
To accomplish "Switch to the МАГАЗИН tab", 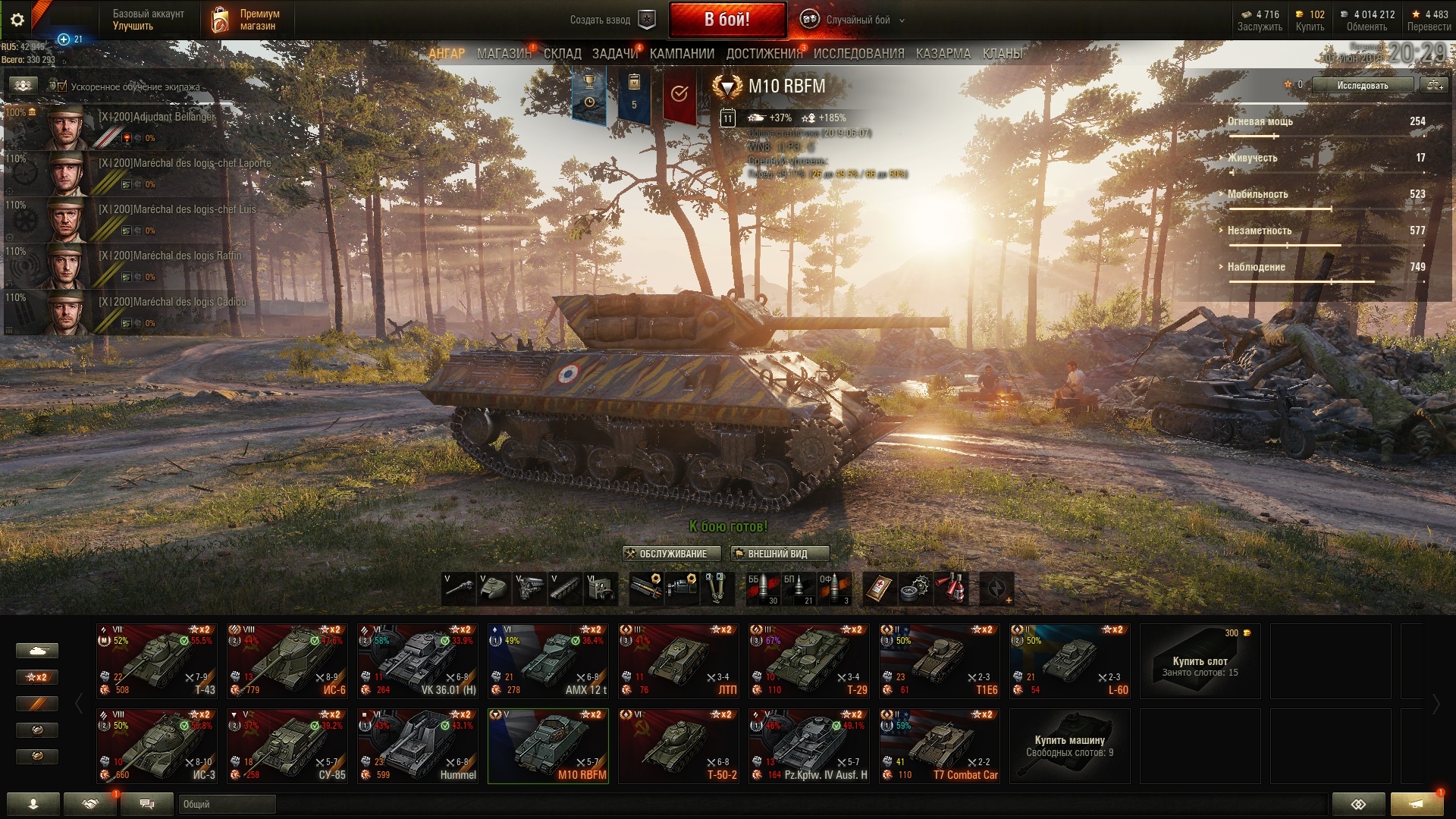I will (x=504, y=54).
